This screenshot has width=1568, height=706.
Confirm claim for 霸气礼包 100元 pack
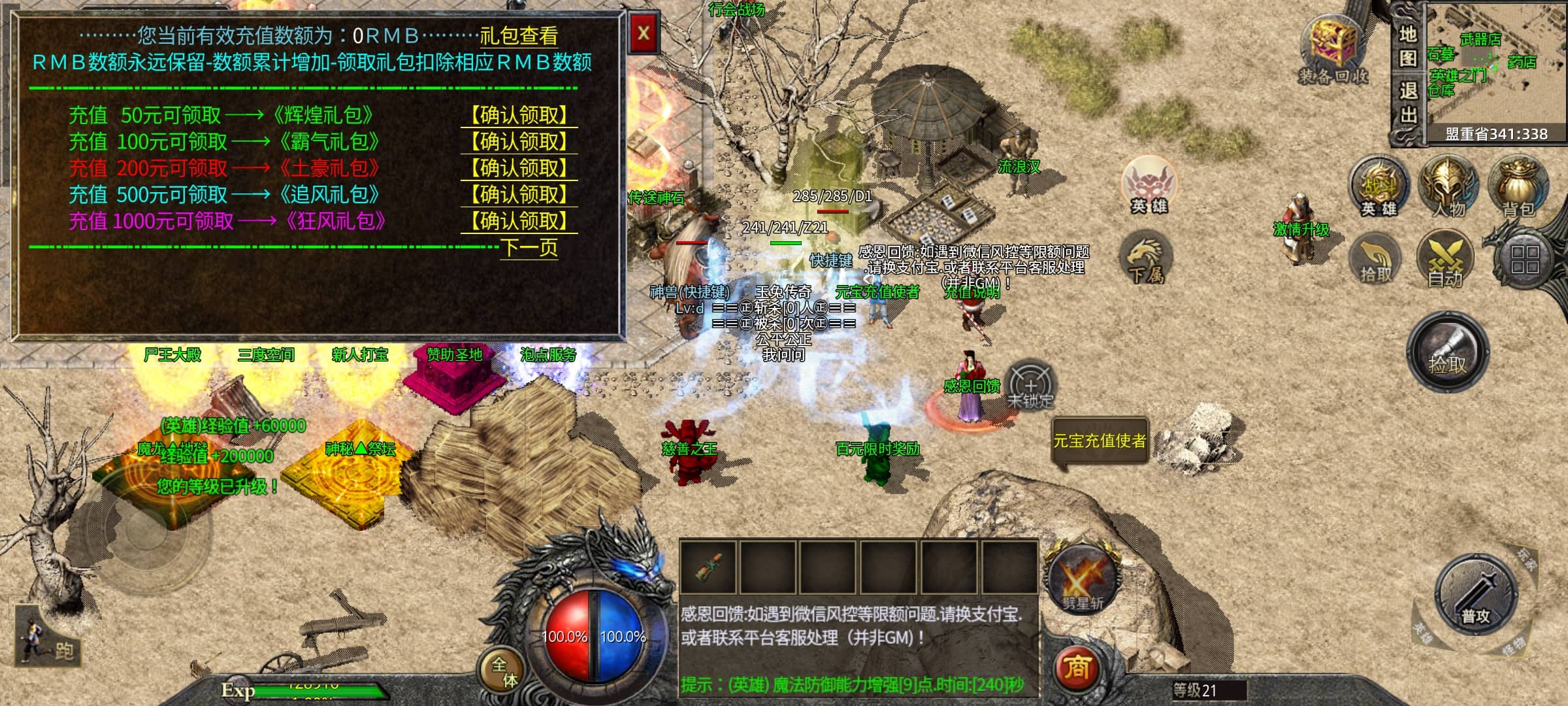point(520,142)
